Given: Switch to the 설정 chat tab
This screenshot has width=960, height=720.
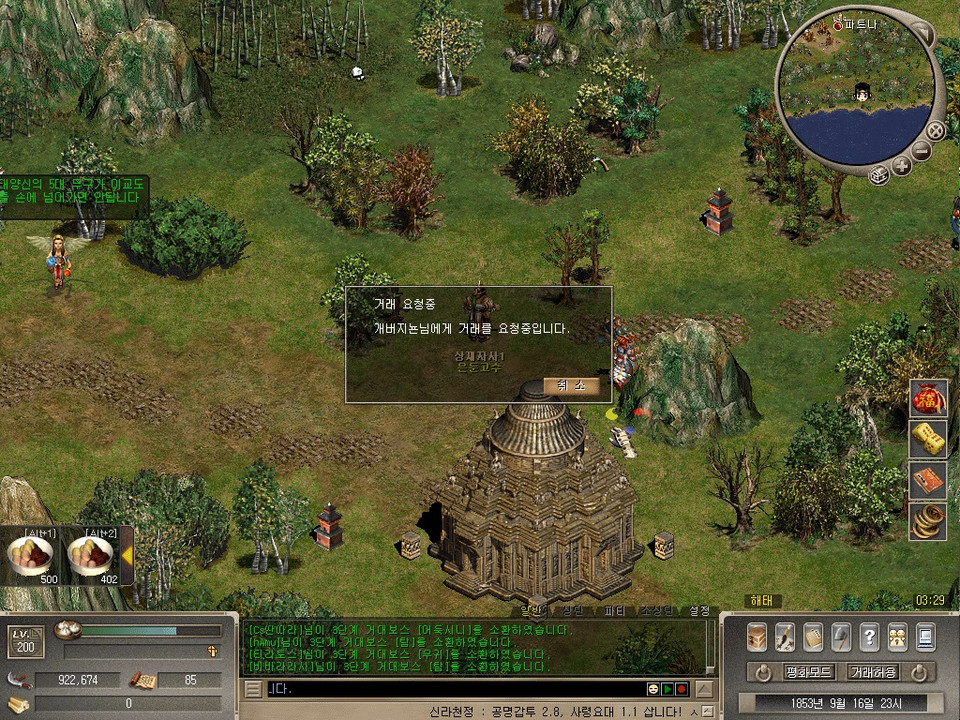Looking at the screenshot, I should click(x=699, y=610).
